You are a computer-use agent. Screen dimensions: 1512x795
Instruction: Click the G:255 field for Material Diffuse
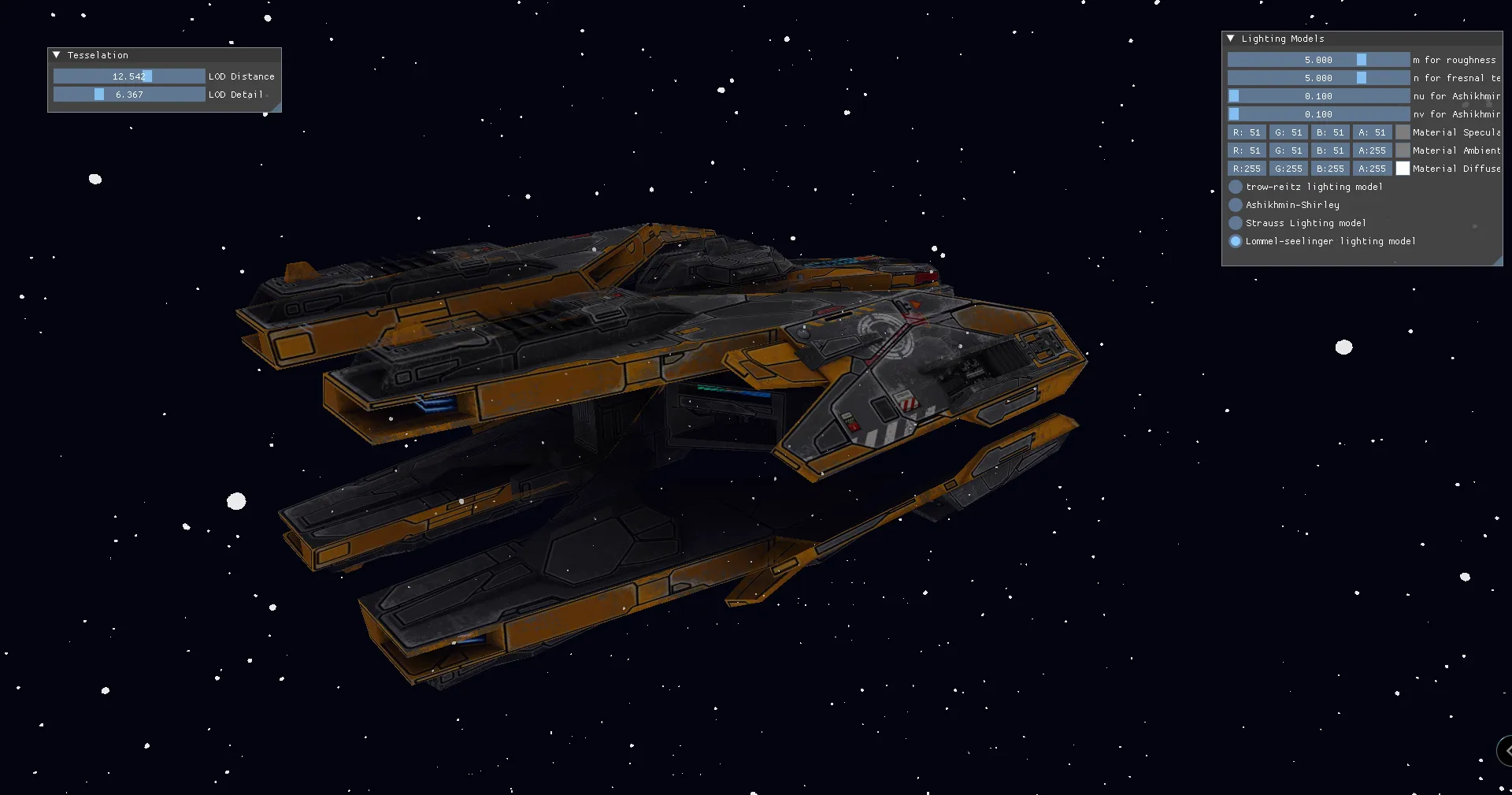tap(1288, 168)
